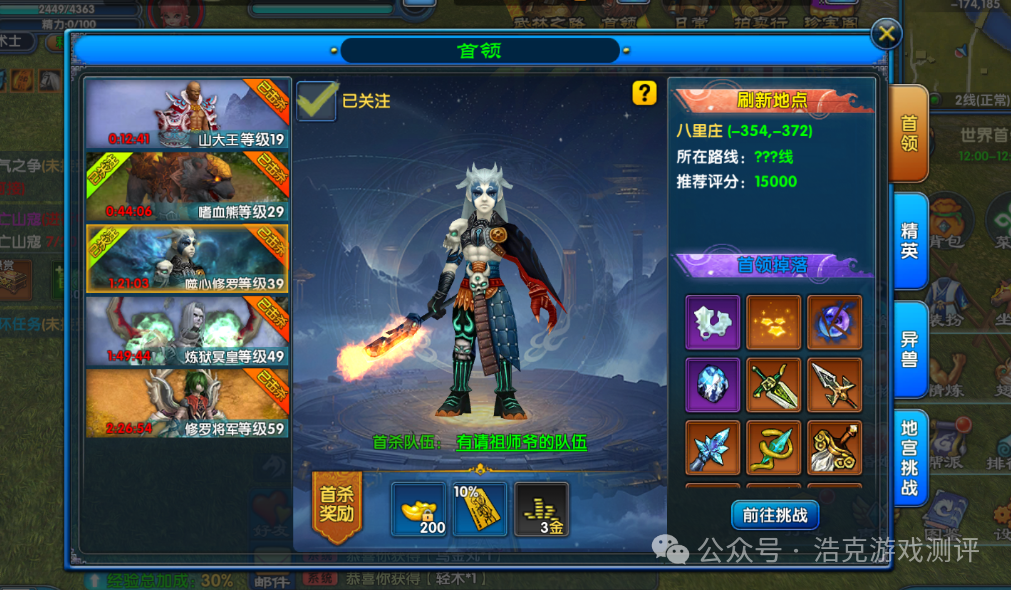View the white bone armor drop
The image size is (1011, 590).
[713, 322]
